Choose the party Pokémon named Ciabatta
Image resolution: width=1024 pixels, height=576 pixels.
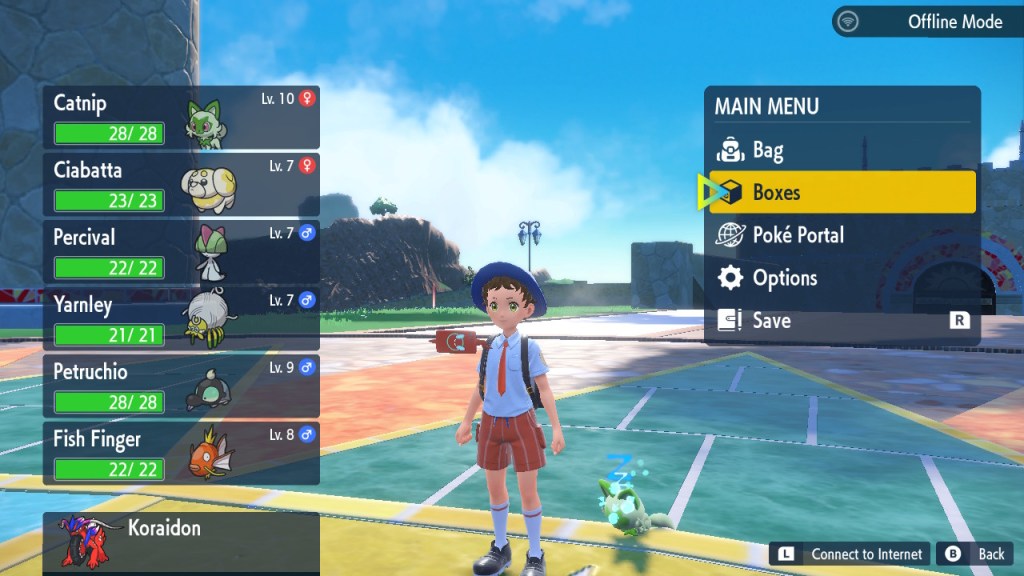[181, 185]
